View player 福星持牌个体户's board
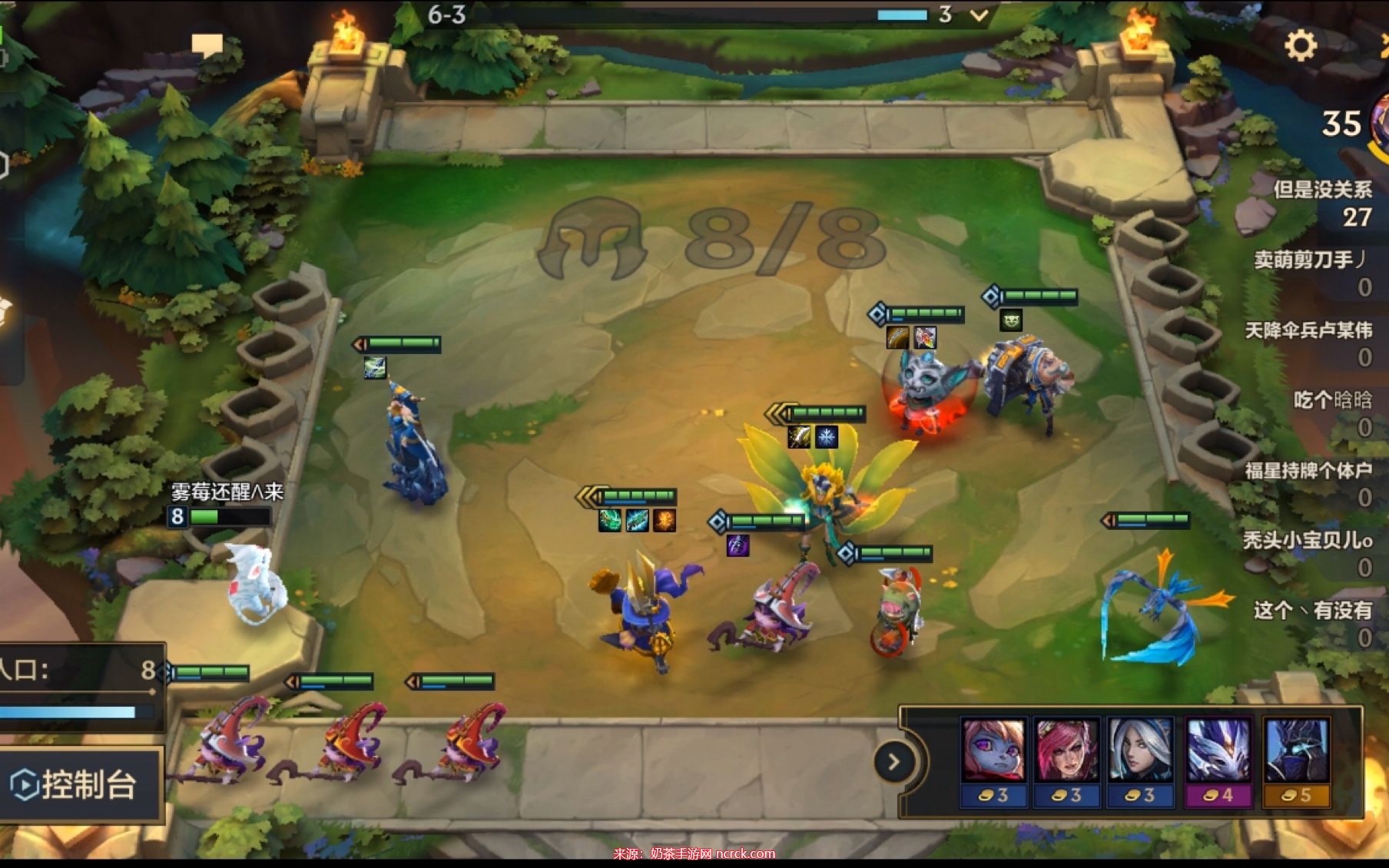Image resolution: width=1389 pixels, height=868 pixels. (1309, 482)
